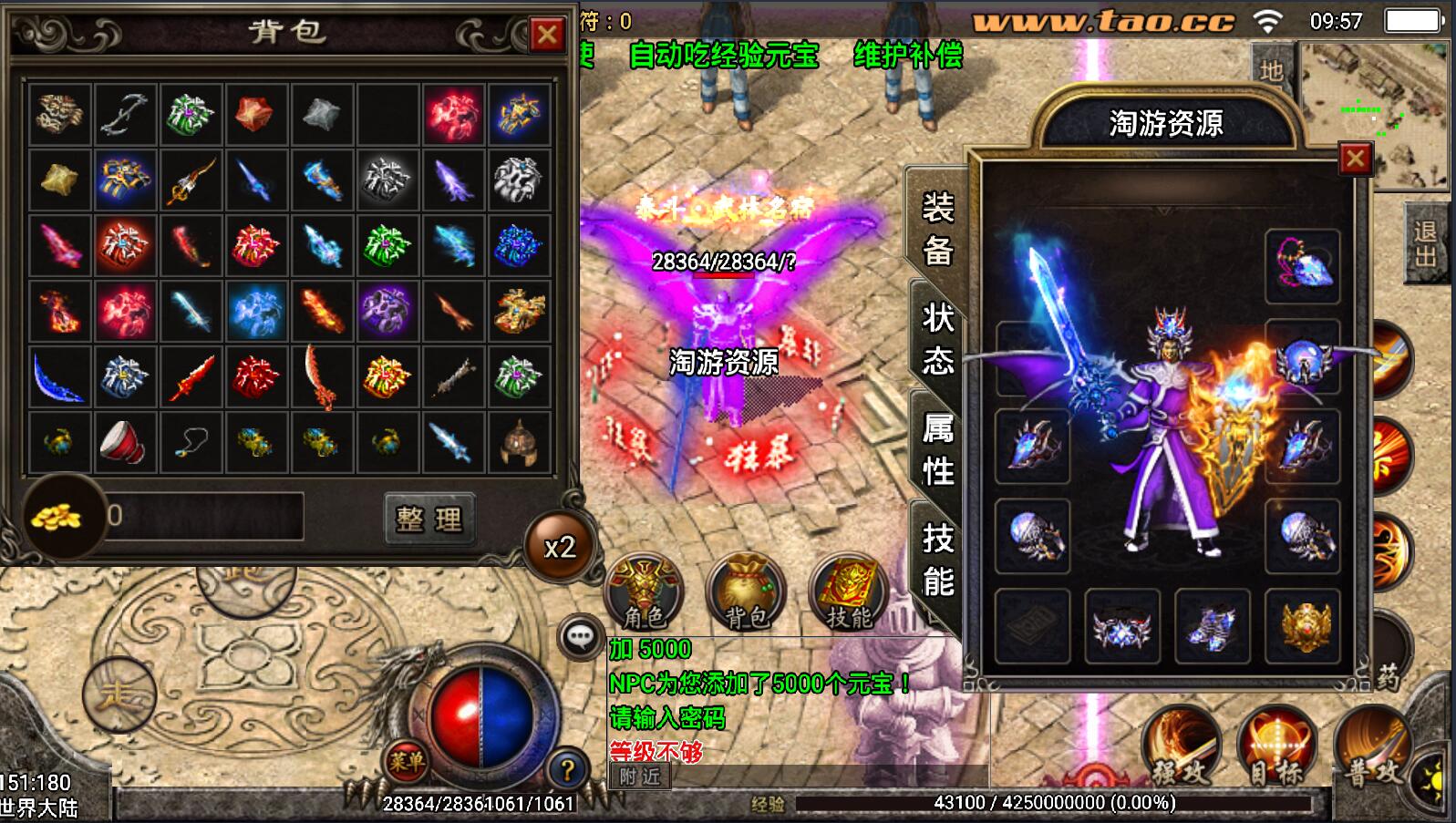Activate the 普攻 normal attack button
Viewport: 1456px width, 823px height.
point(1373,747)
